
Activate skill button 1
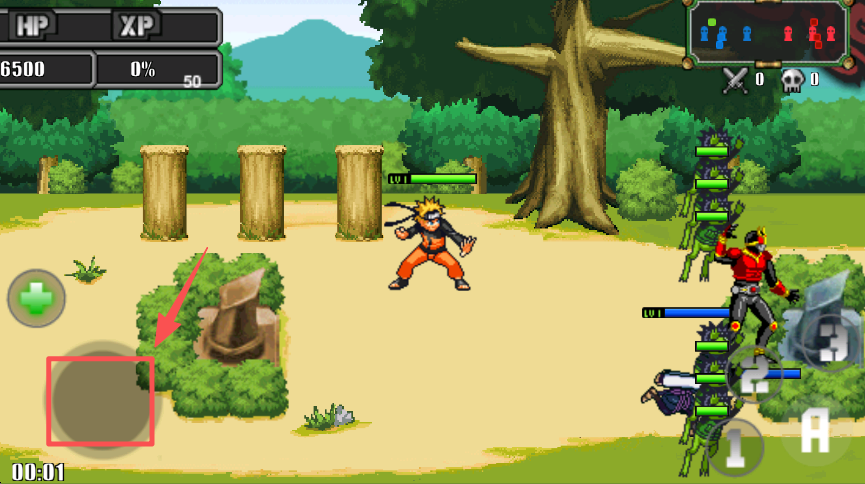click(x=736, y=445)
